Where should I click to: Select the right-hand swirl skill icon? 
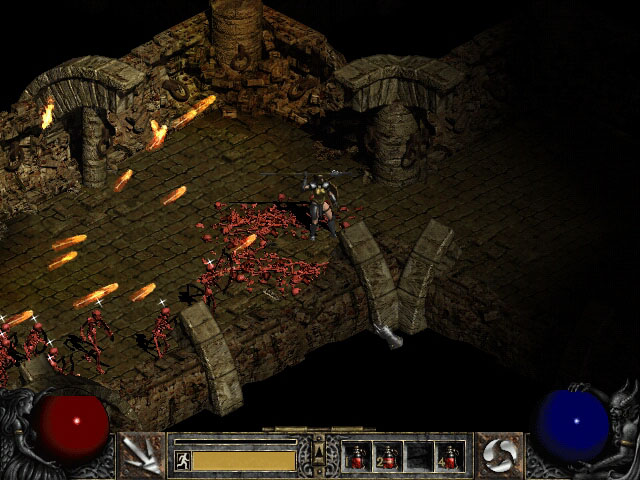tap(496, 455)
